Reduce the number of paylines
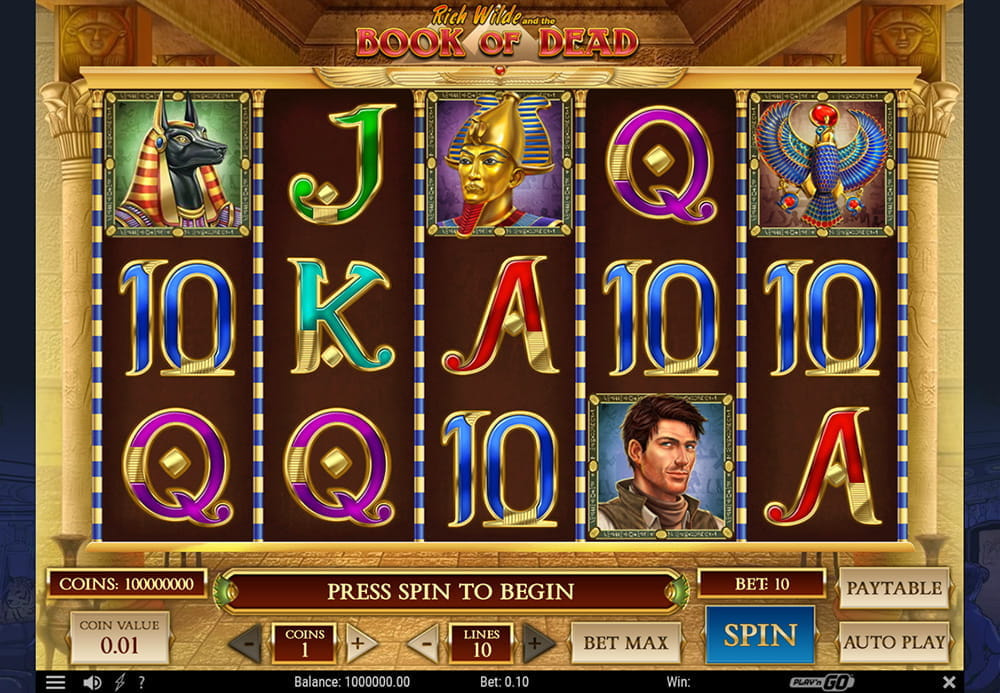 (x=422, y=642)
